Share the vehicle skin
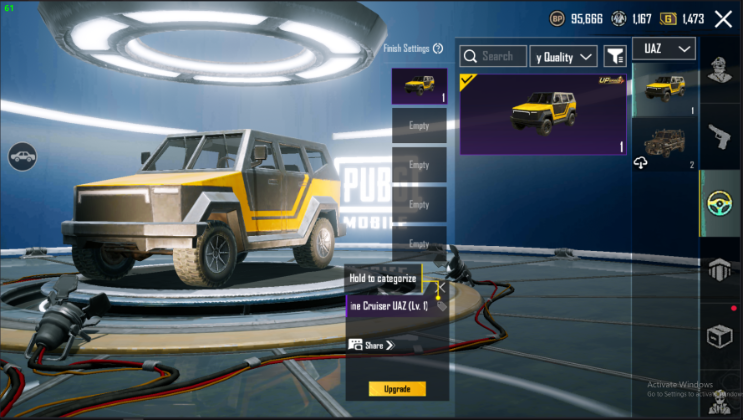 pyautogui.click(x=372, y=345)
